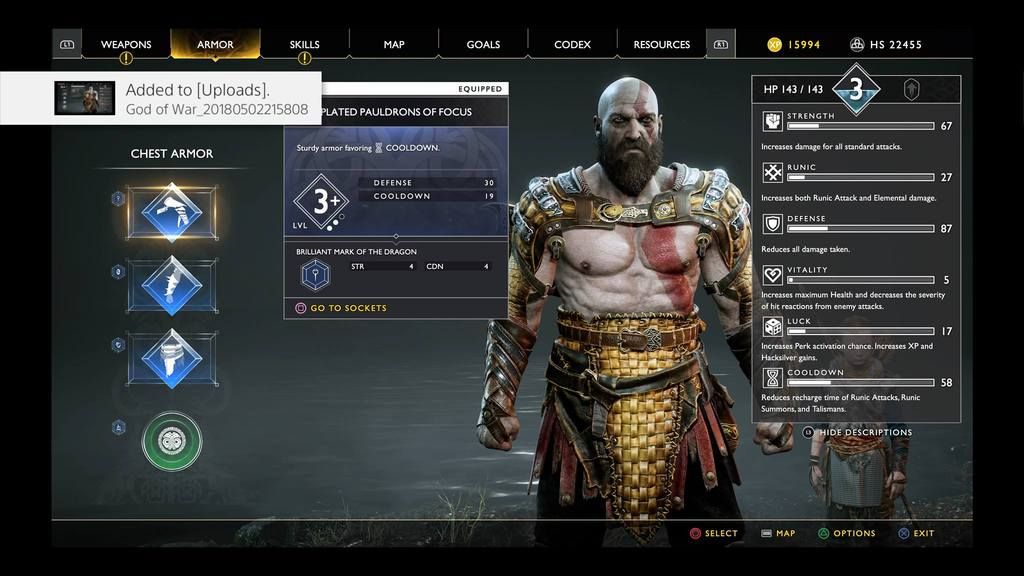This screenshot has height=576, width=1024.
Task: Select the chest armor pauldron slot
Action: pyautogui.click(x=172, y=212)
